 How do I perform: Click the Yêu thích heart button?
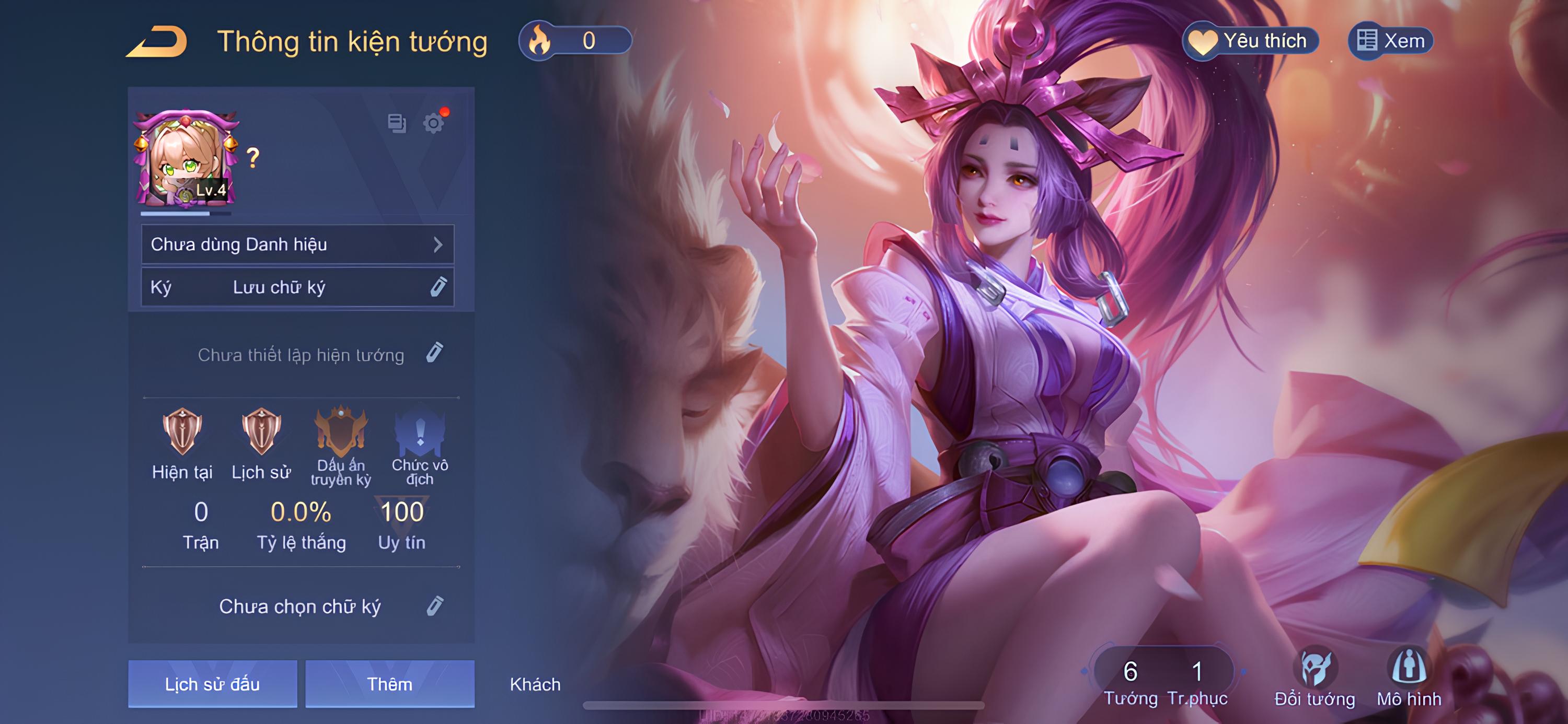(1250, 41)
